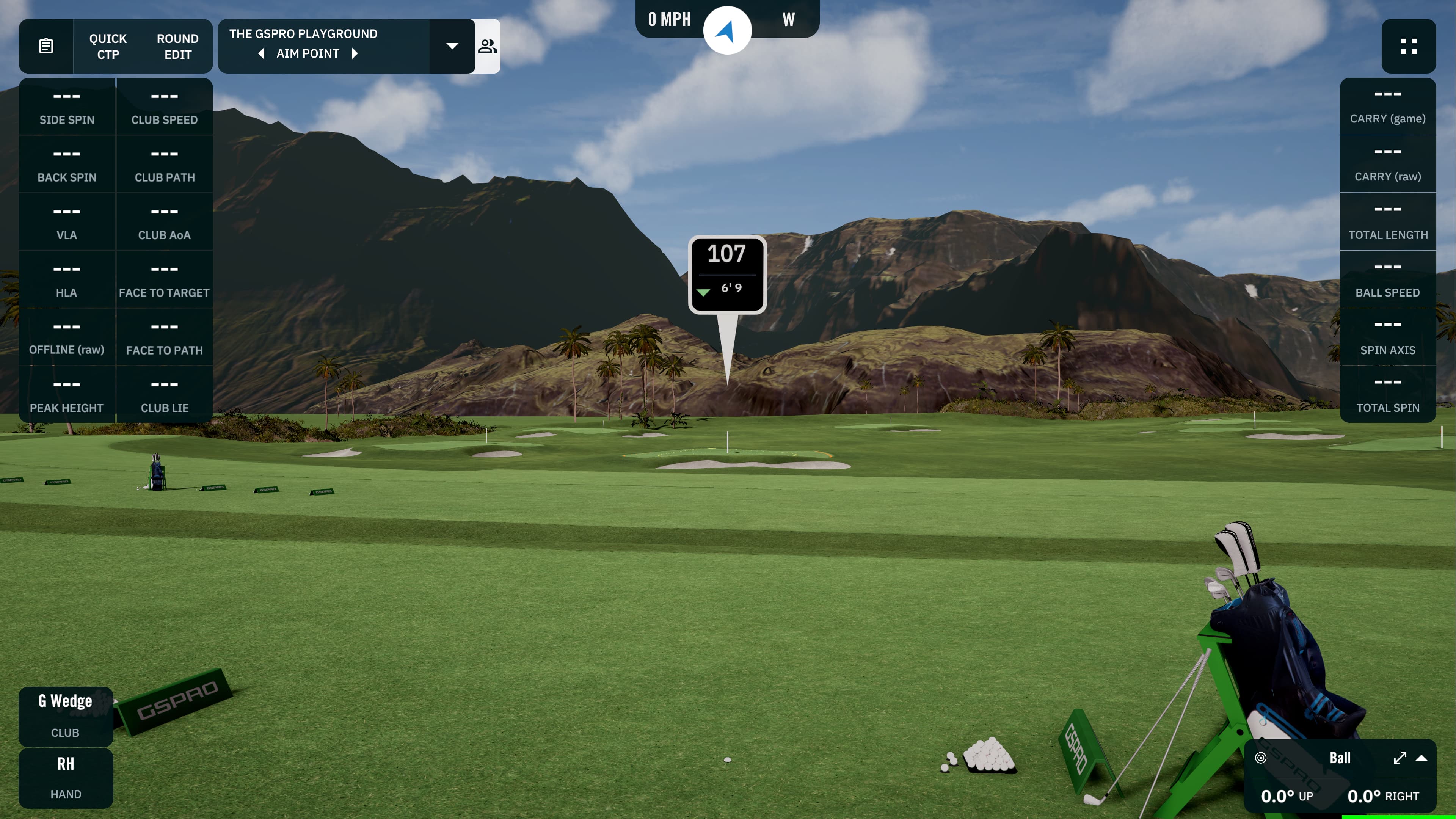The width and height of the screenshot is (1456, 819).
Task: Click the Ball panel title
Action: coord(1341,758)
